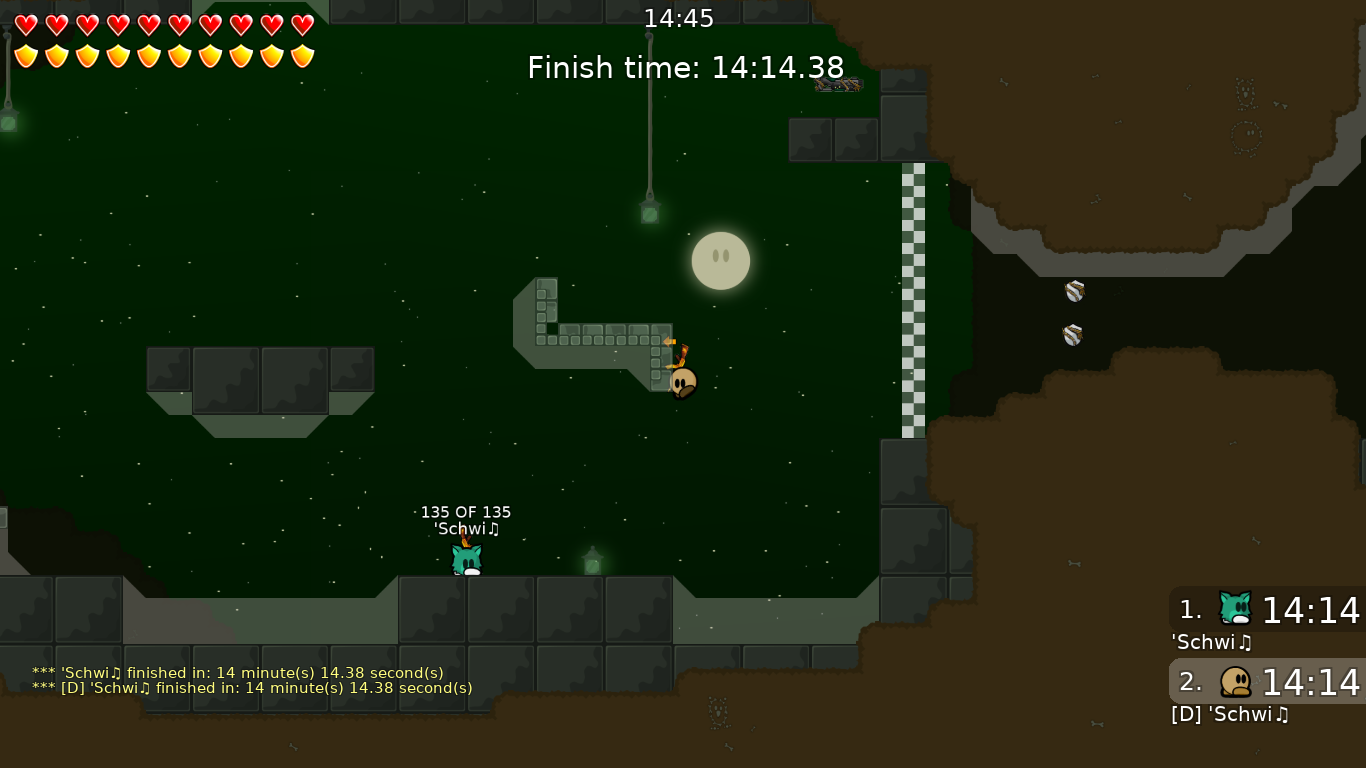Click the glowing moon face in the sky
The height and width of the screenshot is (768, 1366).
pos(720,260)
